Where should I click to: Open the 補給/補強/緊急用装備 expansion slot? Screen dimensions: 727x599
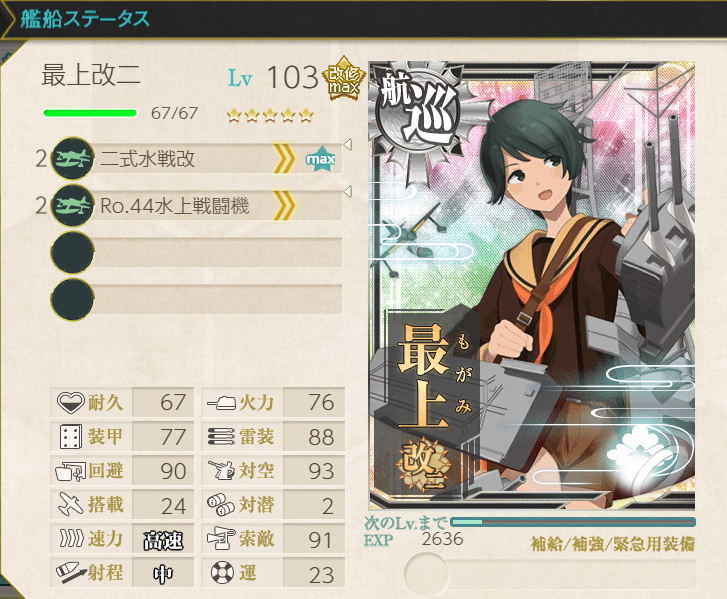coord(550,573)
